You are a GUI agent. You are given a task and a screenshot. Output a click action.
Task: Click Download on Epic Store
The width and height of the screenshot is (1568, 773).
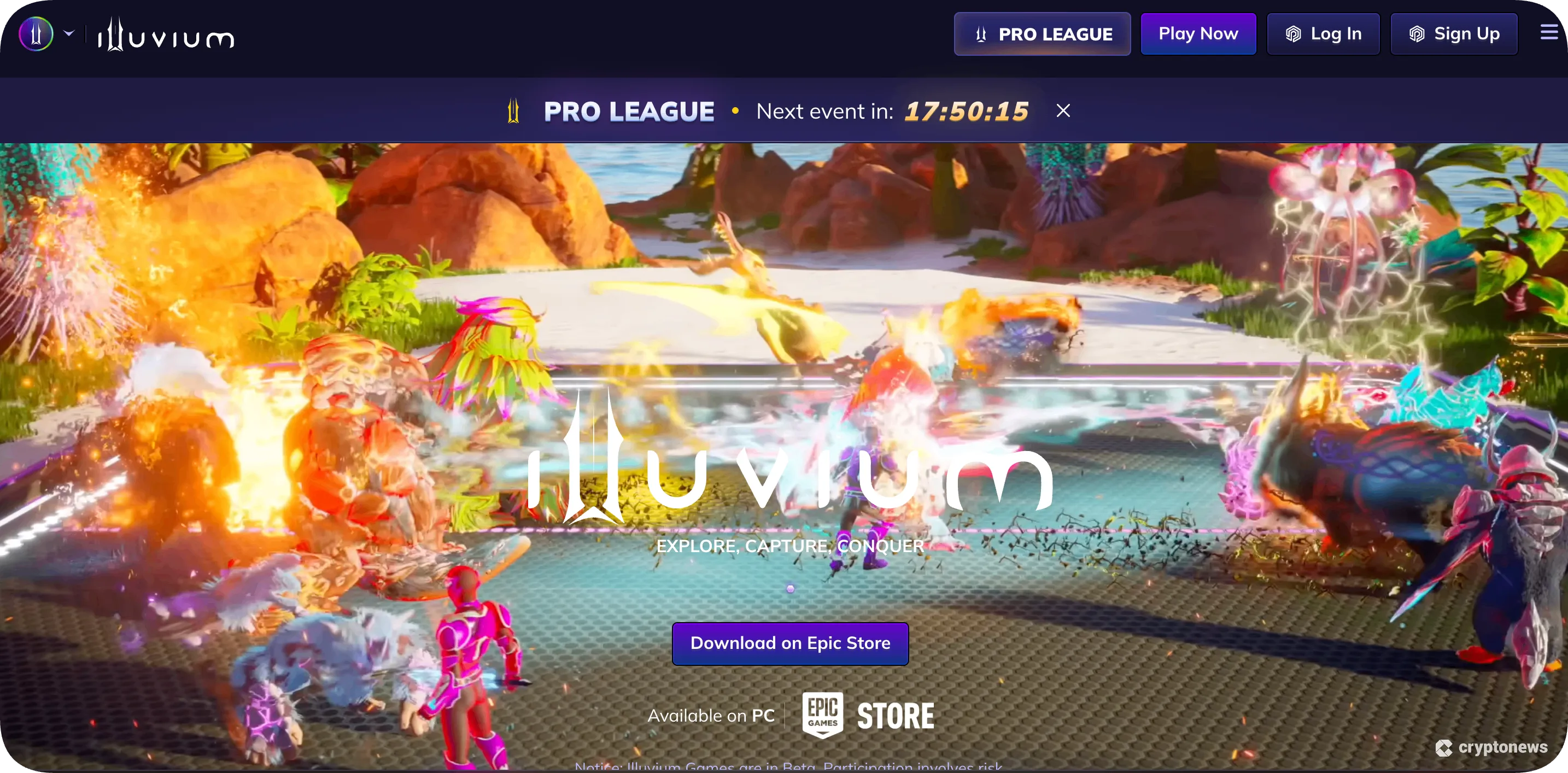[789, 643]
